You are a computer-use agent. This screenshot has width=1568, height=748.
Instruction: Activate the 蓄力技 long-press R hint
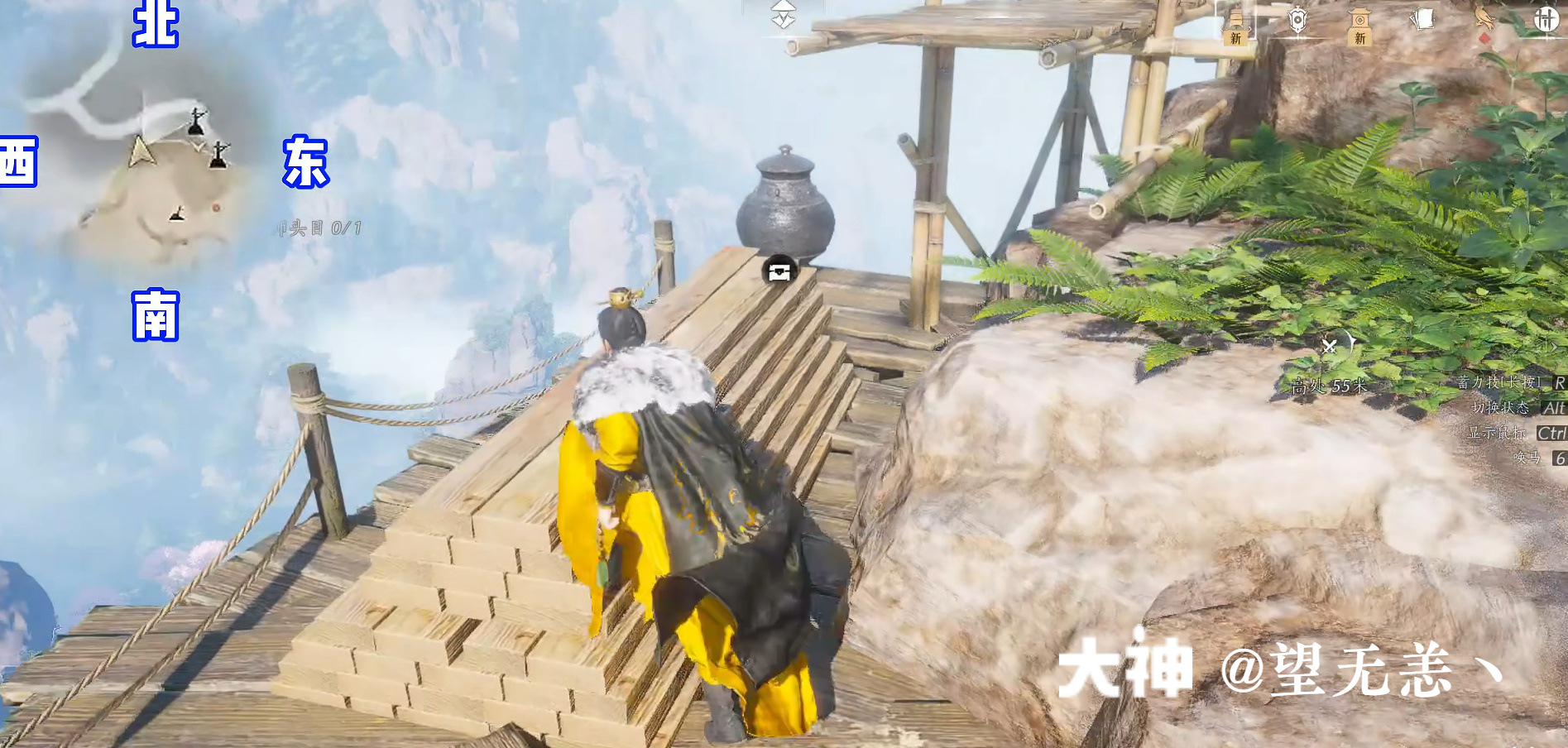tap(1502, 383)
